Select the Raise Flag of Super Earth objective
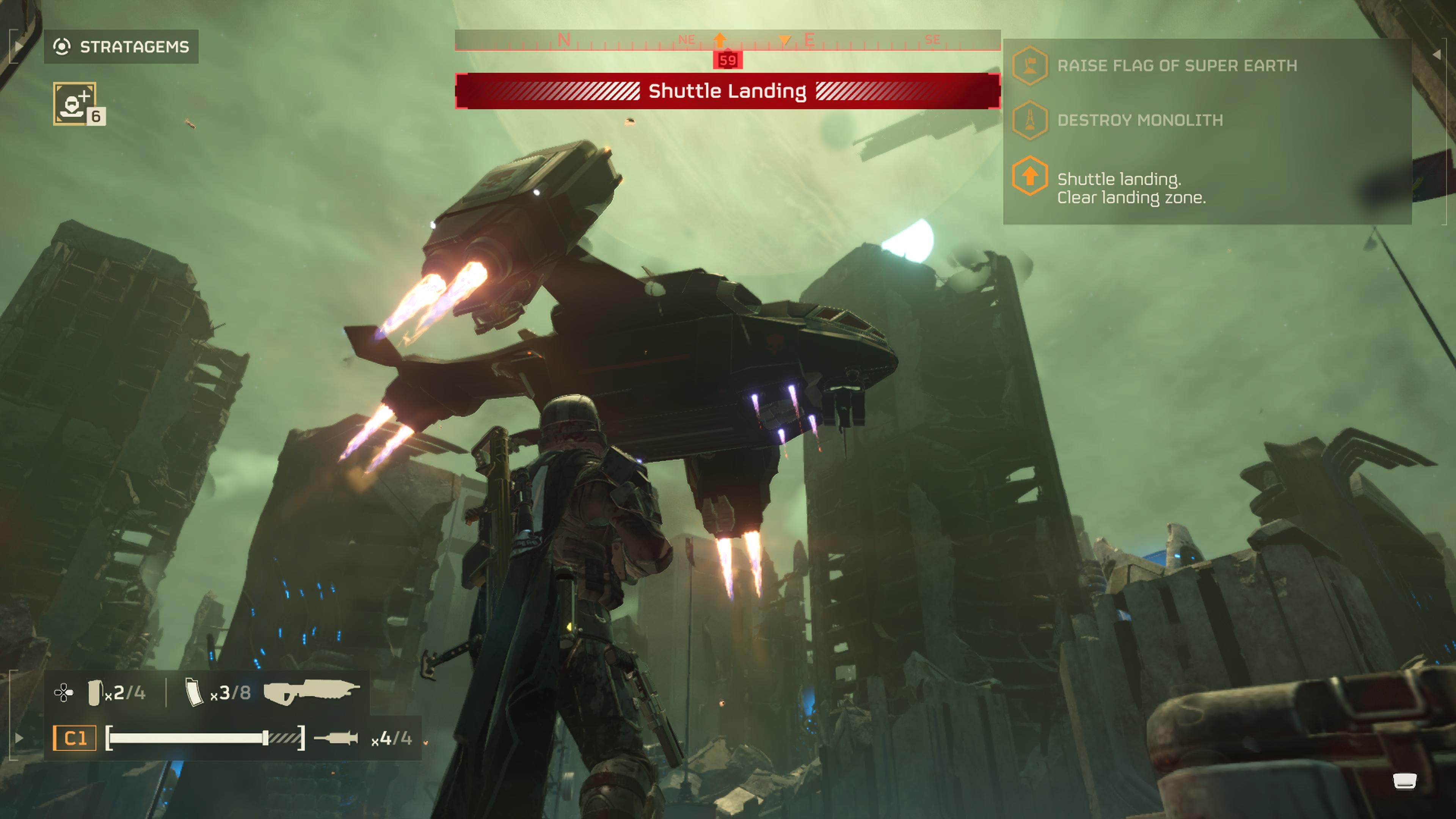Screen dimensions: 1456x819 pos(1177,66)
